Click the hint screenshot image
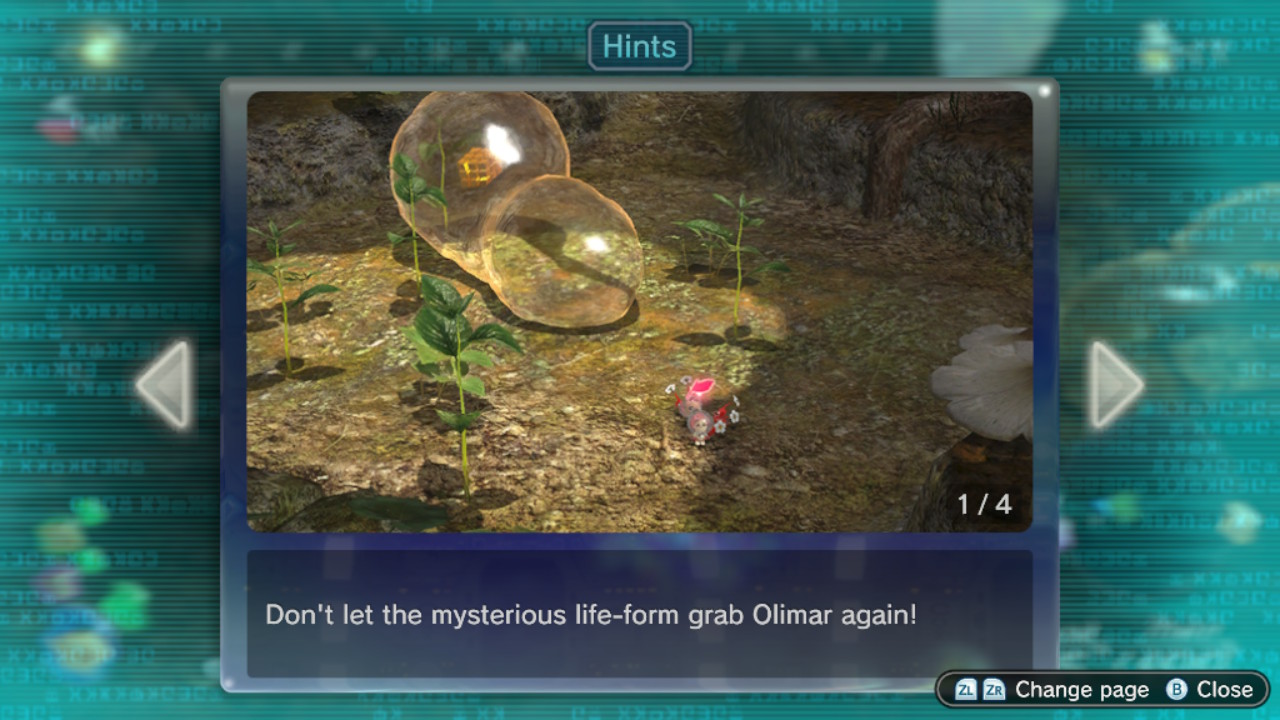1280x720 pixels. click(639, 311)
